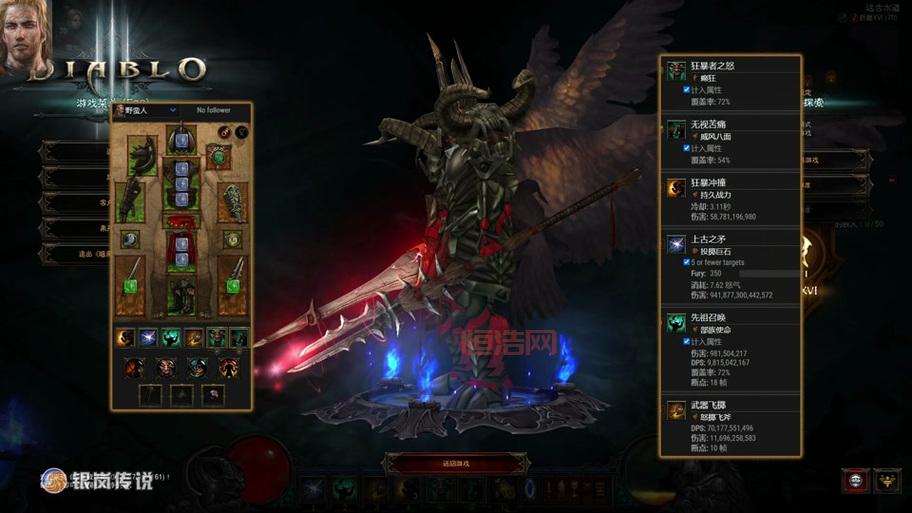This screenshot has width=912, height=513.
Task: Open the boots equipment slot
Action: [182, 294]
